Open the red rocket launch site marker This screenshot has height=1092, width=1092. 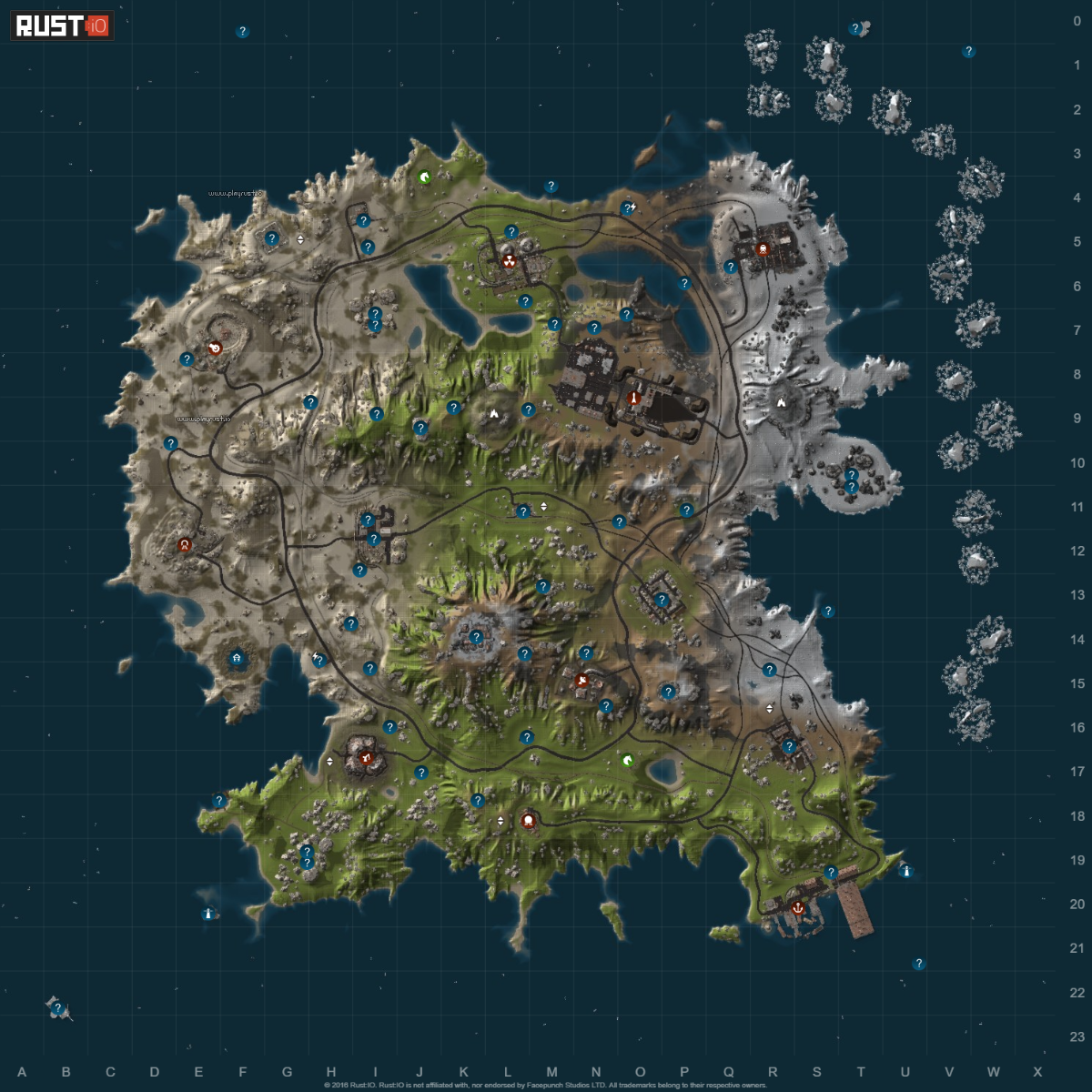(x=633, y=398)
